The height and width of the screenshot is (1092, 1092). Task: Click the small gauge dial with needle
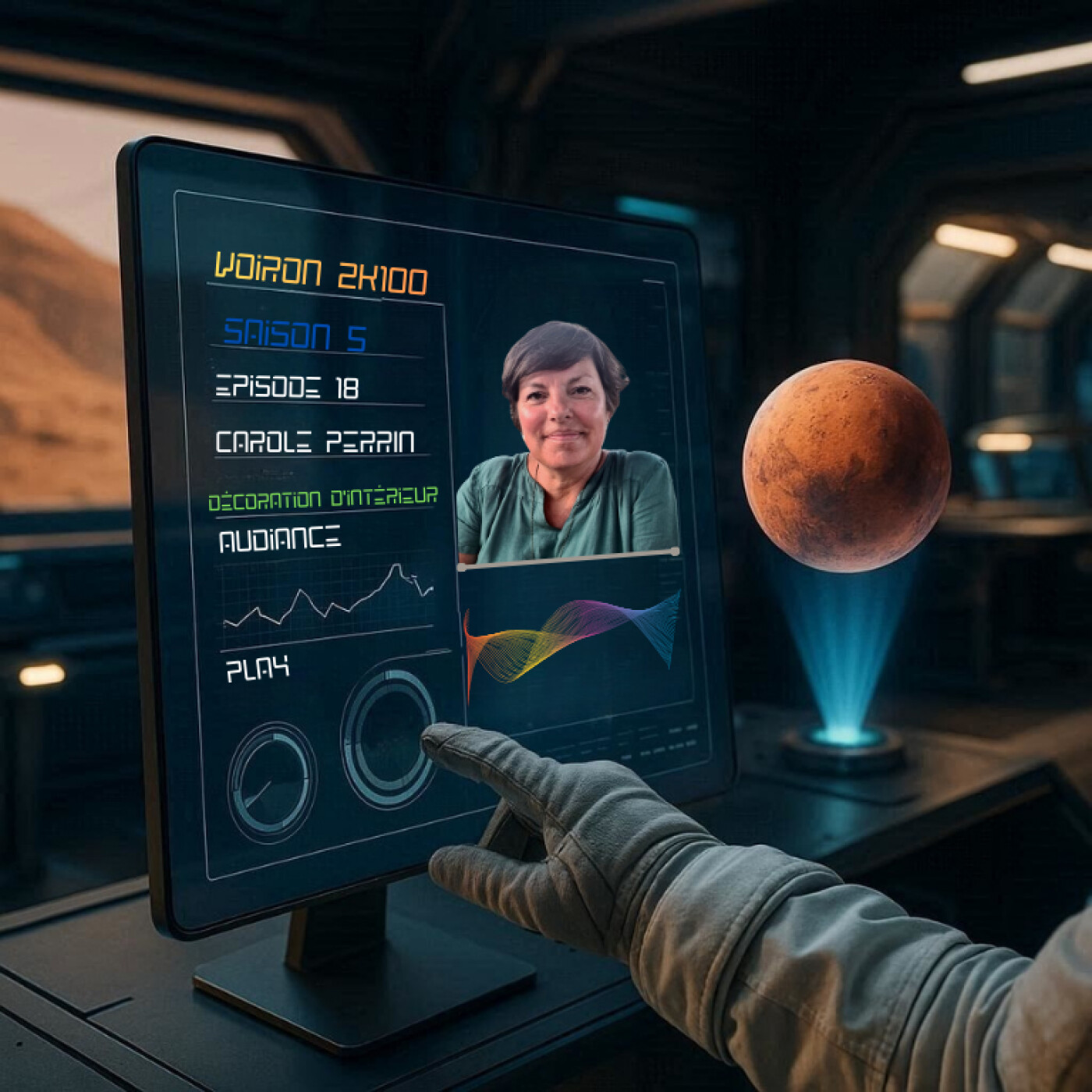tap(271, 781)
